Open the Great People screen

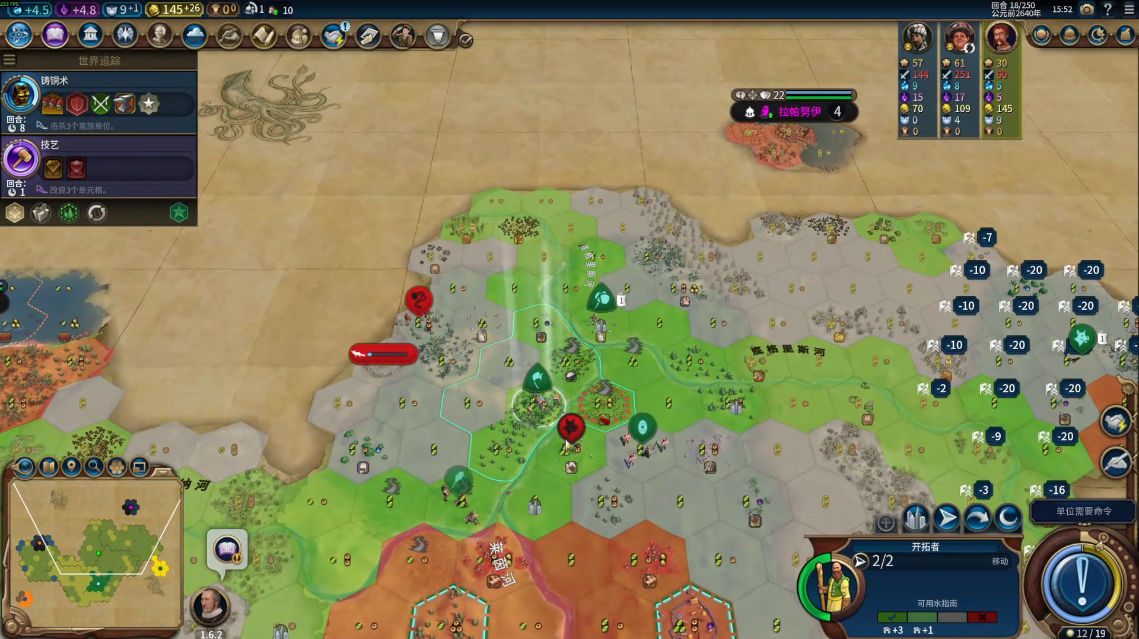[x=160, y=36]
